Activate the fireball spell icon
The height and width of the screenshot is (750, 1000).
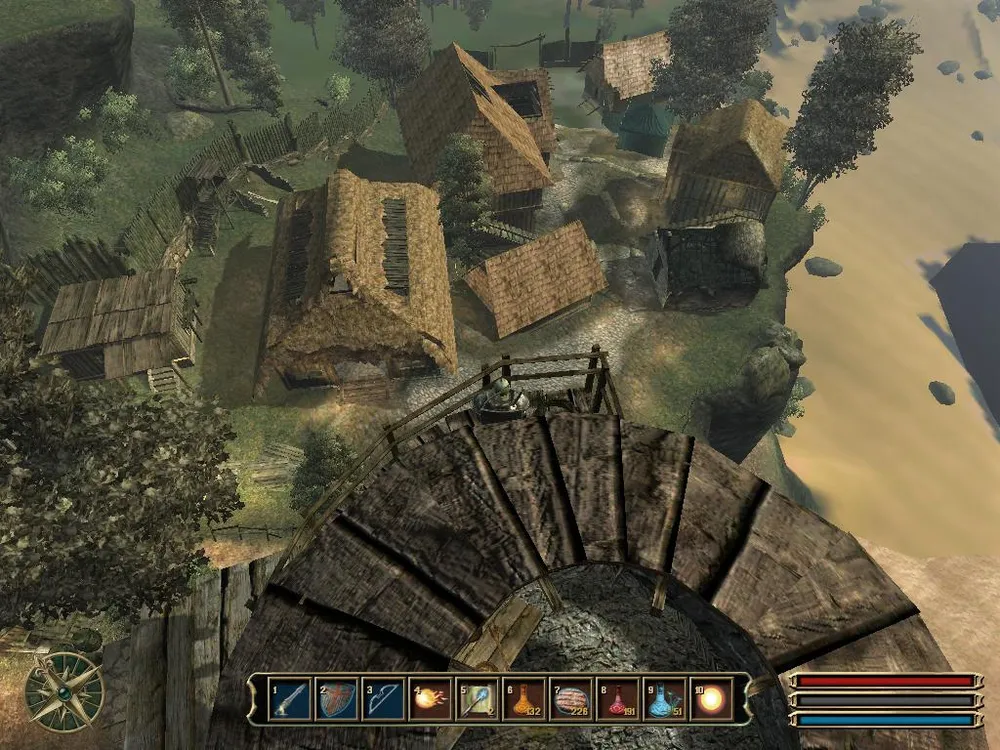coord(431,698)
